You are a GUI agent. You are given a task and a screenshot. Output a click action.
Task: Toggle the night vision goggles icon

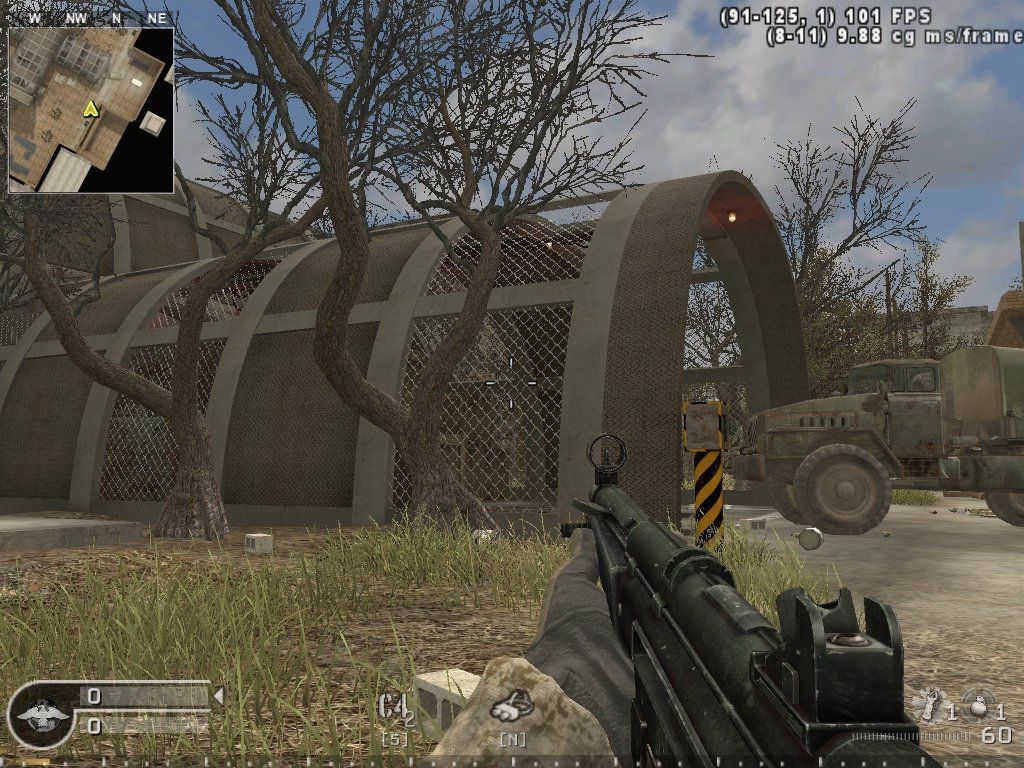511,708
